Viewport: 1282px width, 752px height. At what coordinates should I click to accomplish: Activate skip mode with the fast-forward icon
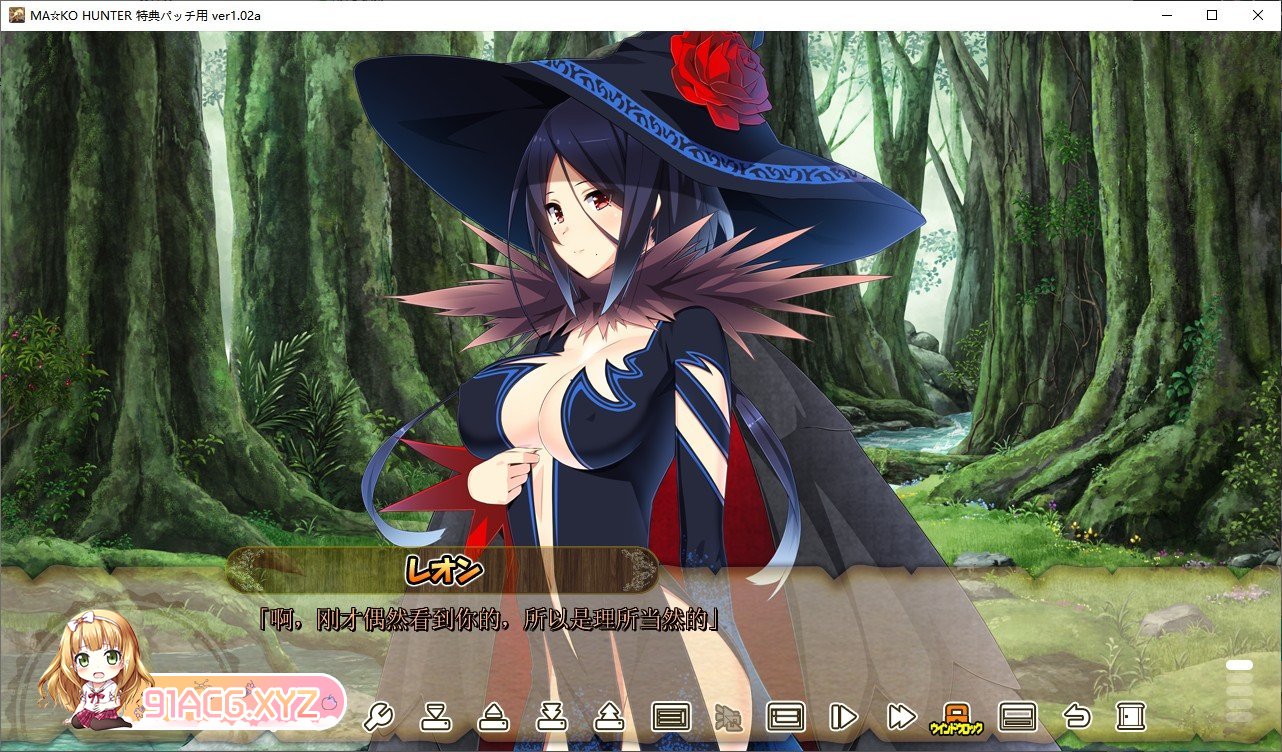[901, 717]
